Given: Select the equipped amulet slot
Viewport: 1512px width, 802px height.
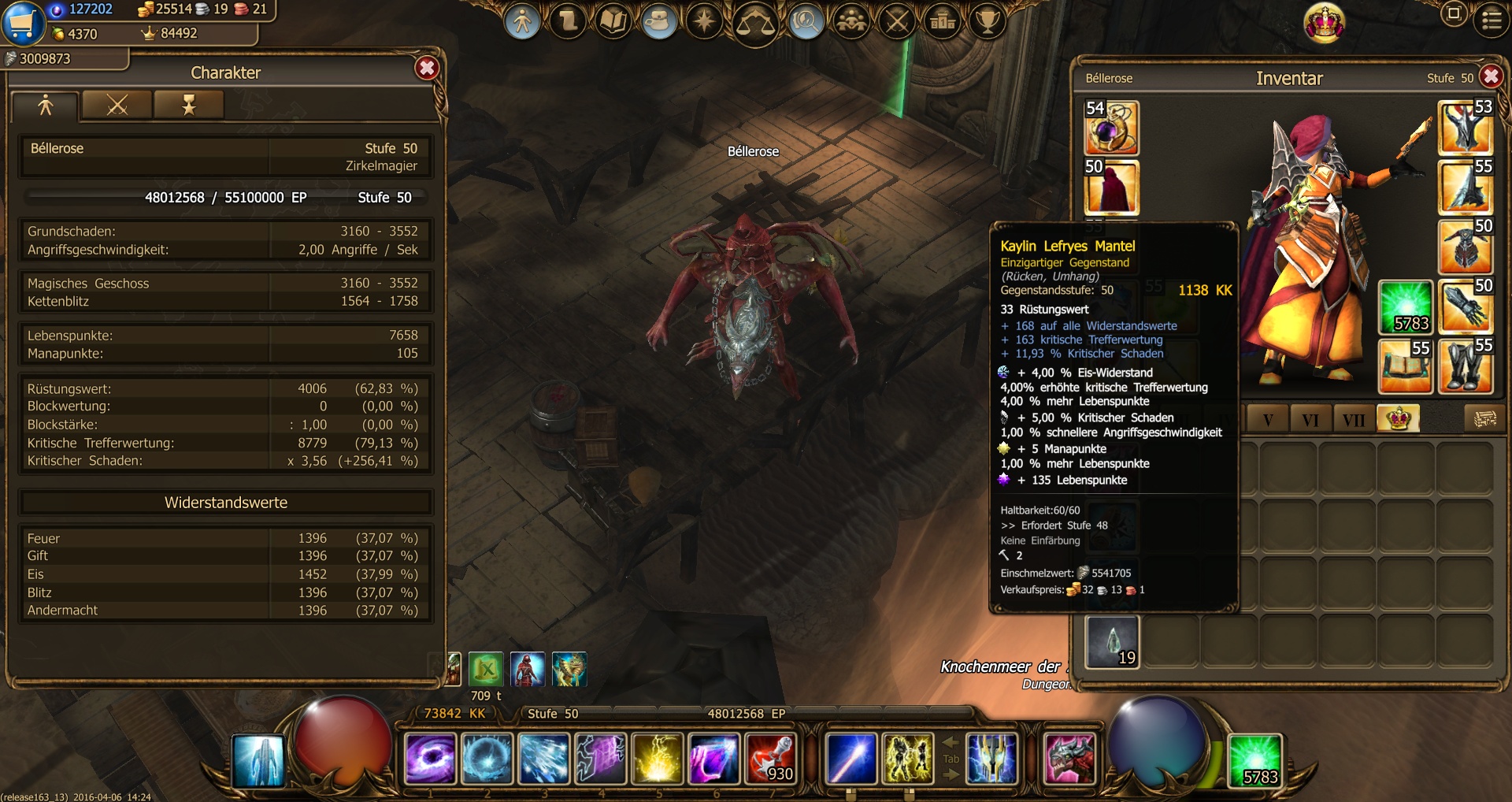Looking at the screenshot, I should [x=1111, y=128].
